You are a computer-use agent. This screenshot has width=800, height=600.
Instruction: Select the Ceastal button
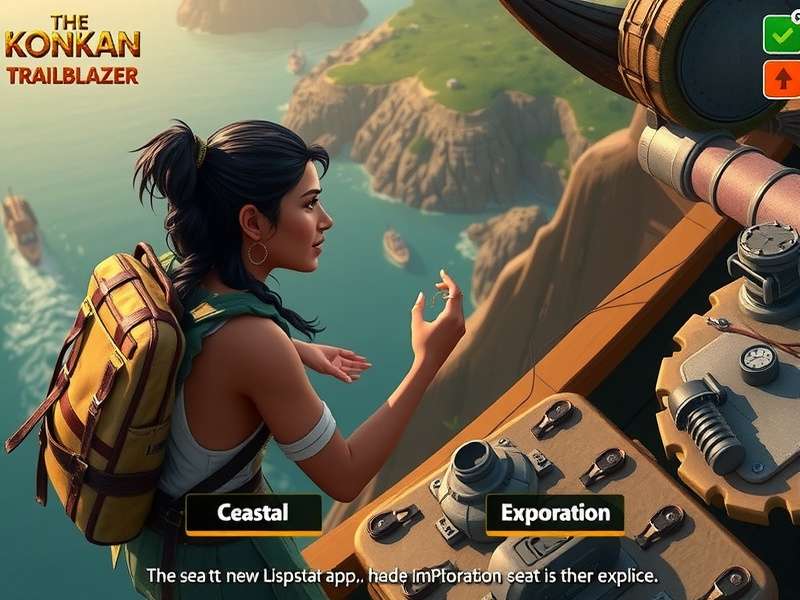click(253, 514)
